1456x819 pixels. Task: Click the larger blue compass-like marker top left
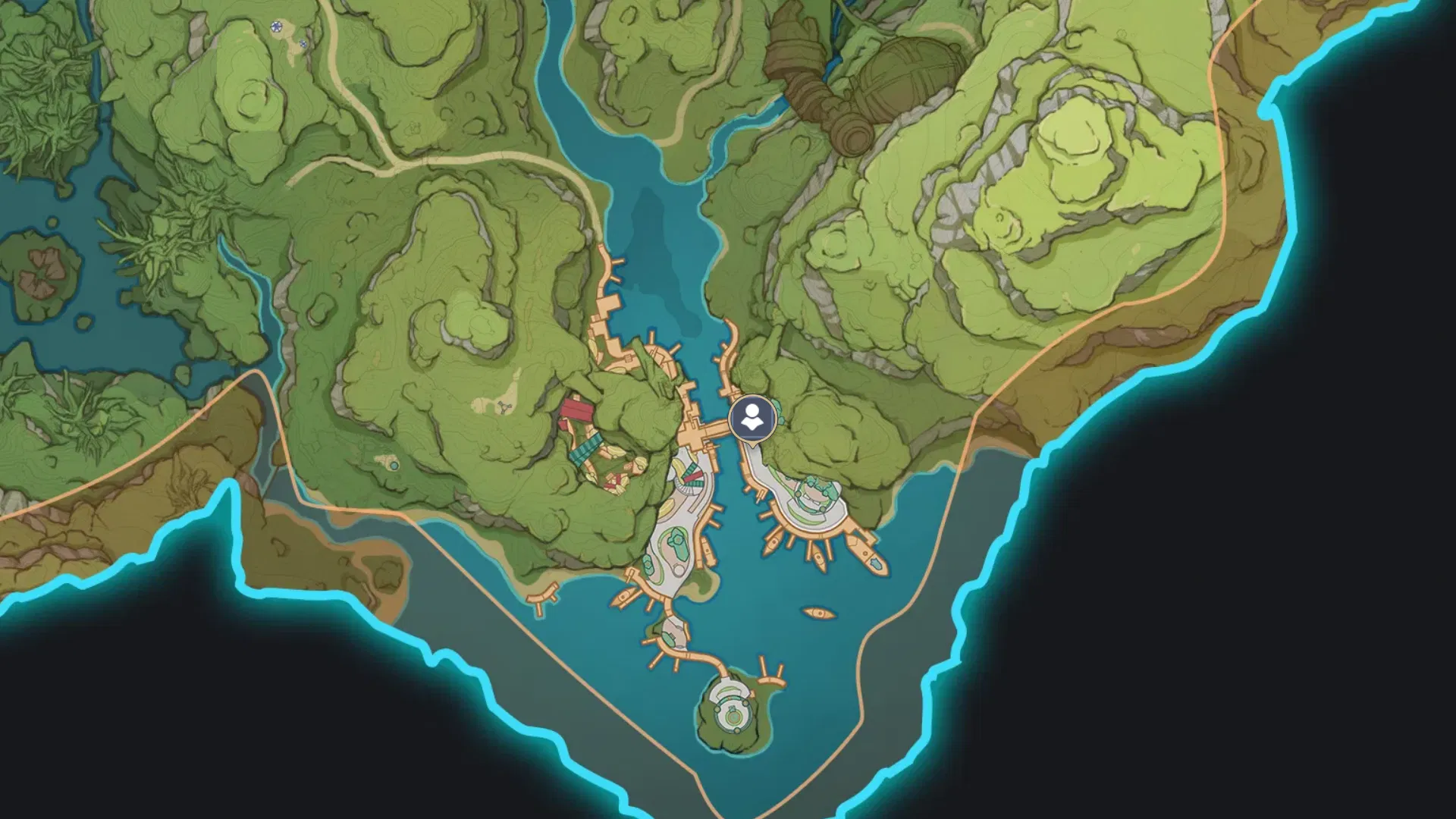[x=275, y=26]
